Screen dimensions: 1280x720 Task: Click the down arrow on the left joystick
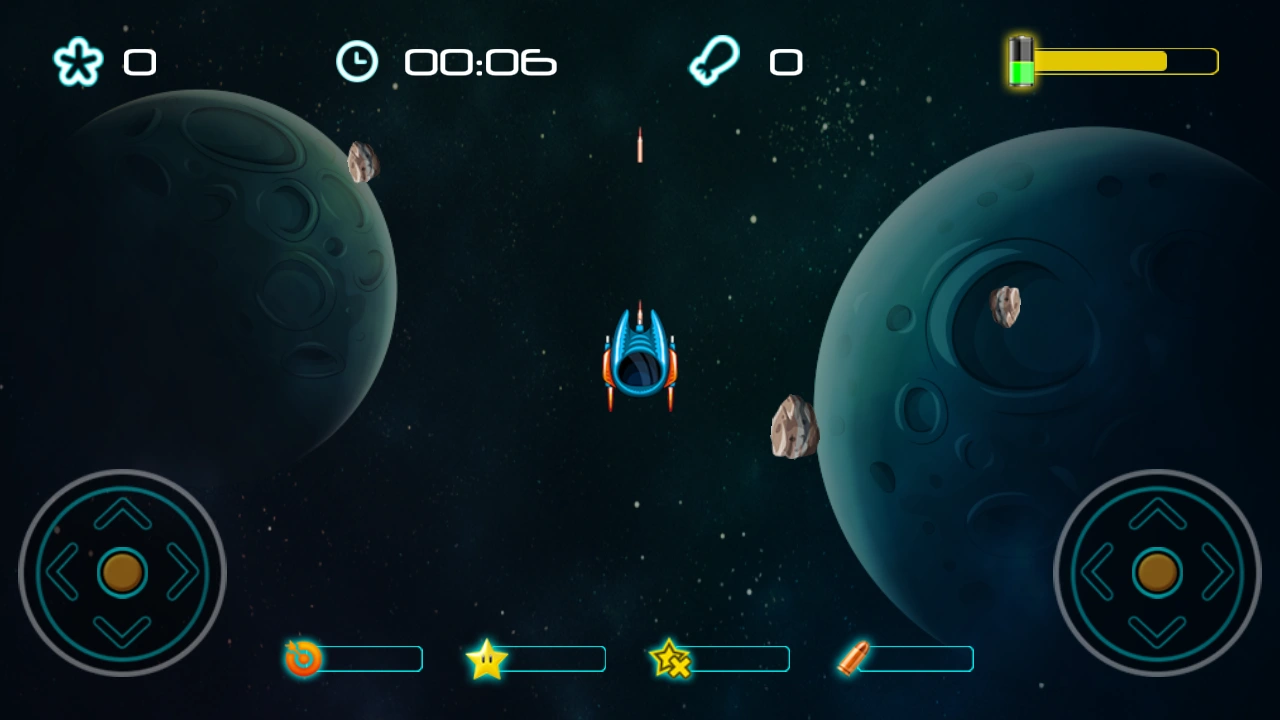tap(123, 632)
